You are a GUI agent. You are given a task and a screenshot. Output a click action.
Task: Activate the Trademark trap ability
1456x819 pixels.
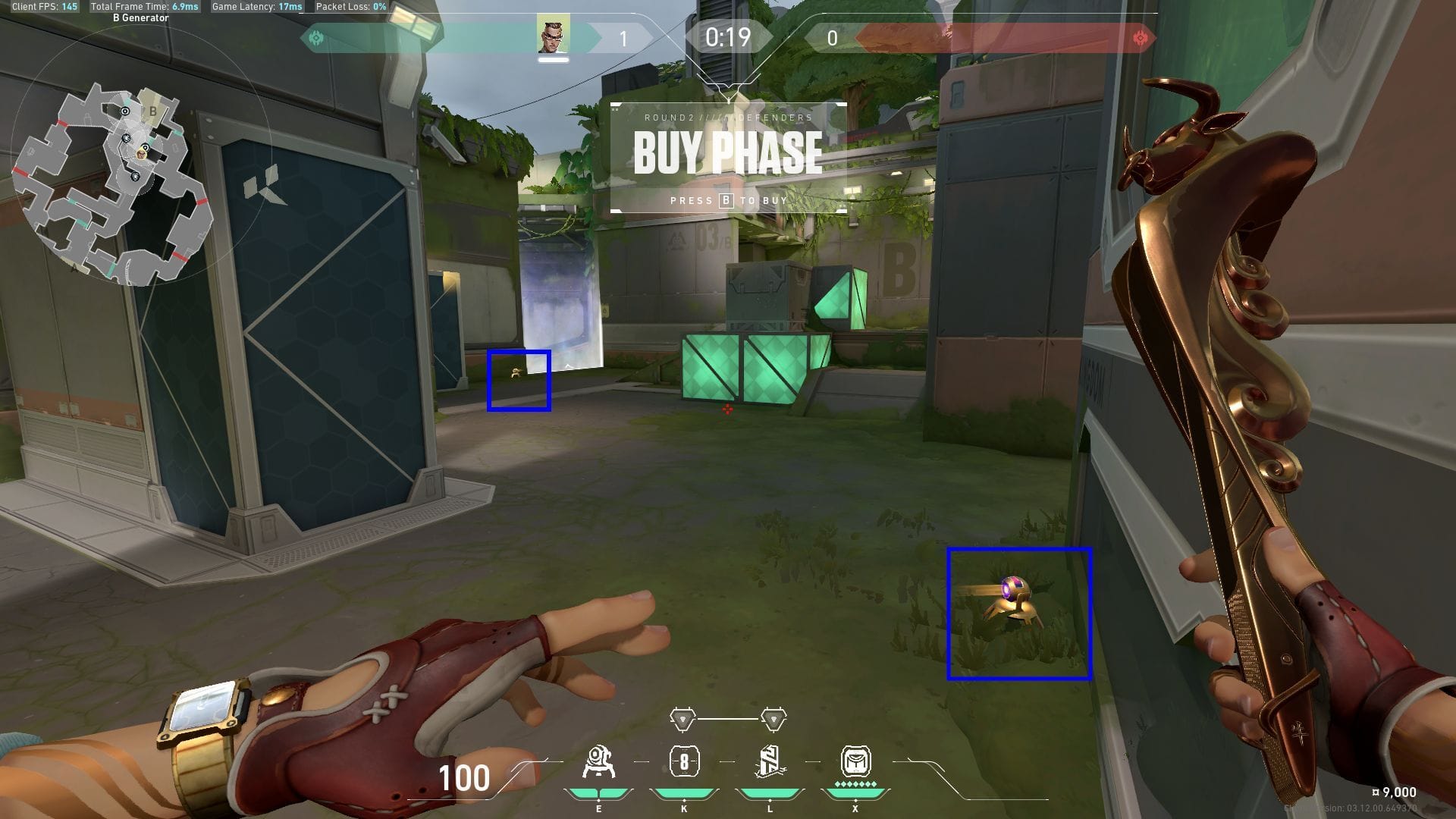click(x=598, y=762)
